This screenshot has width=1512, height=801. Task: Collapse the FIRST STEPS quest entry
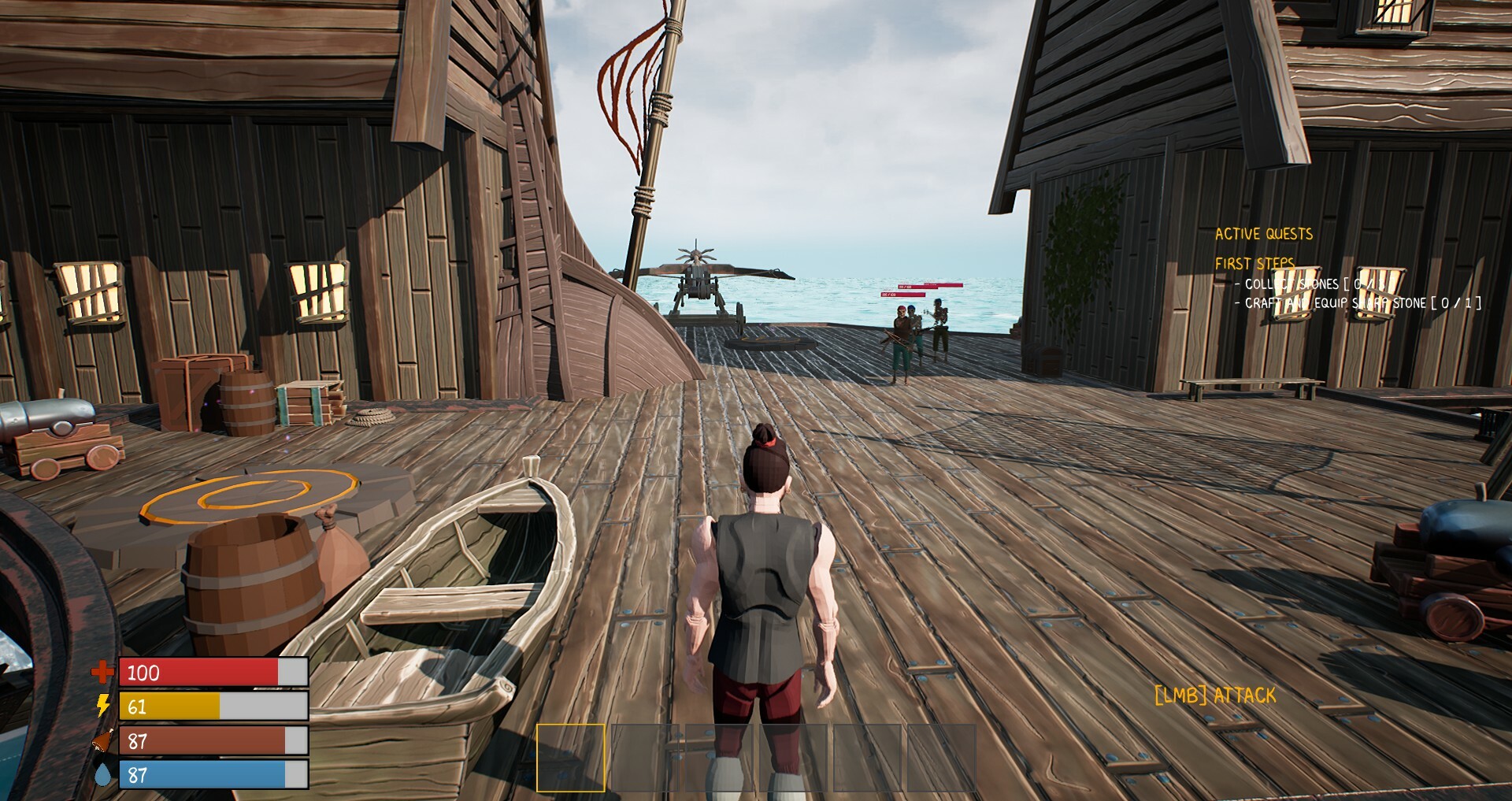click(x=1254, y=262)
